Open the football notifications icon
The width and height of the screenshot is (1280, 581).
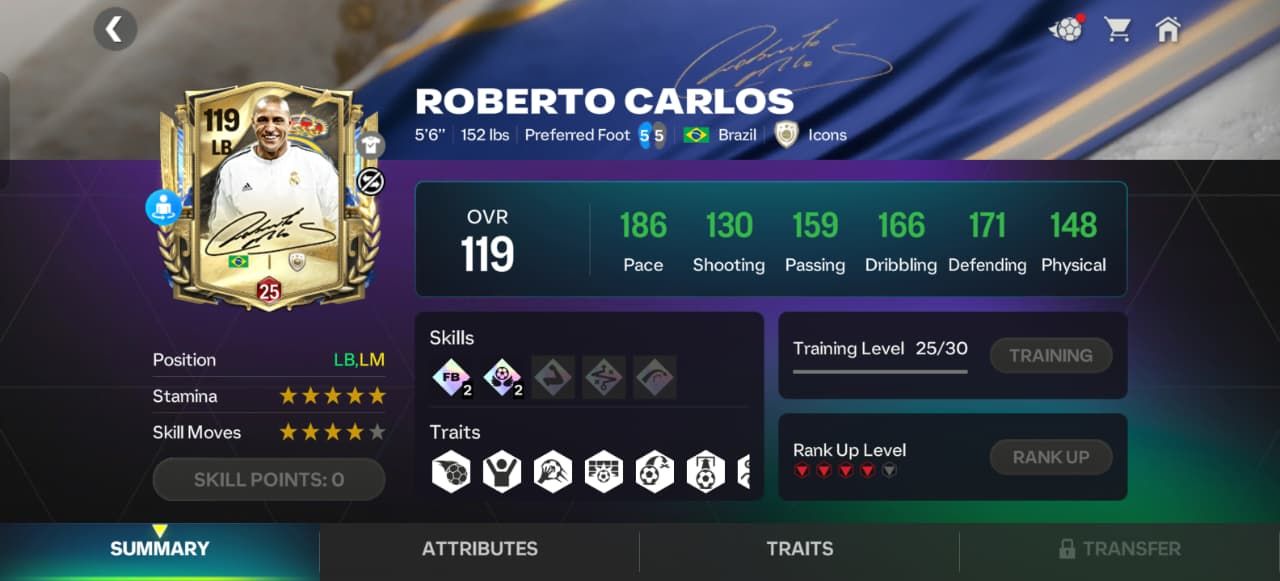tap(1066, 30)
